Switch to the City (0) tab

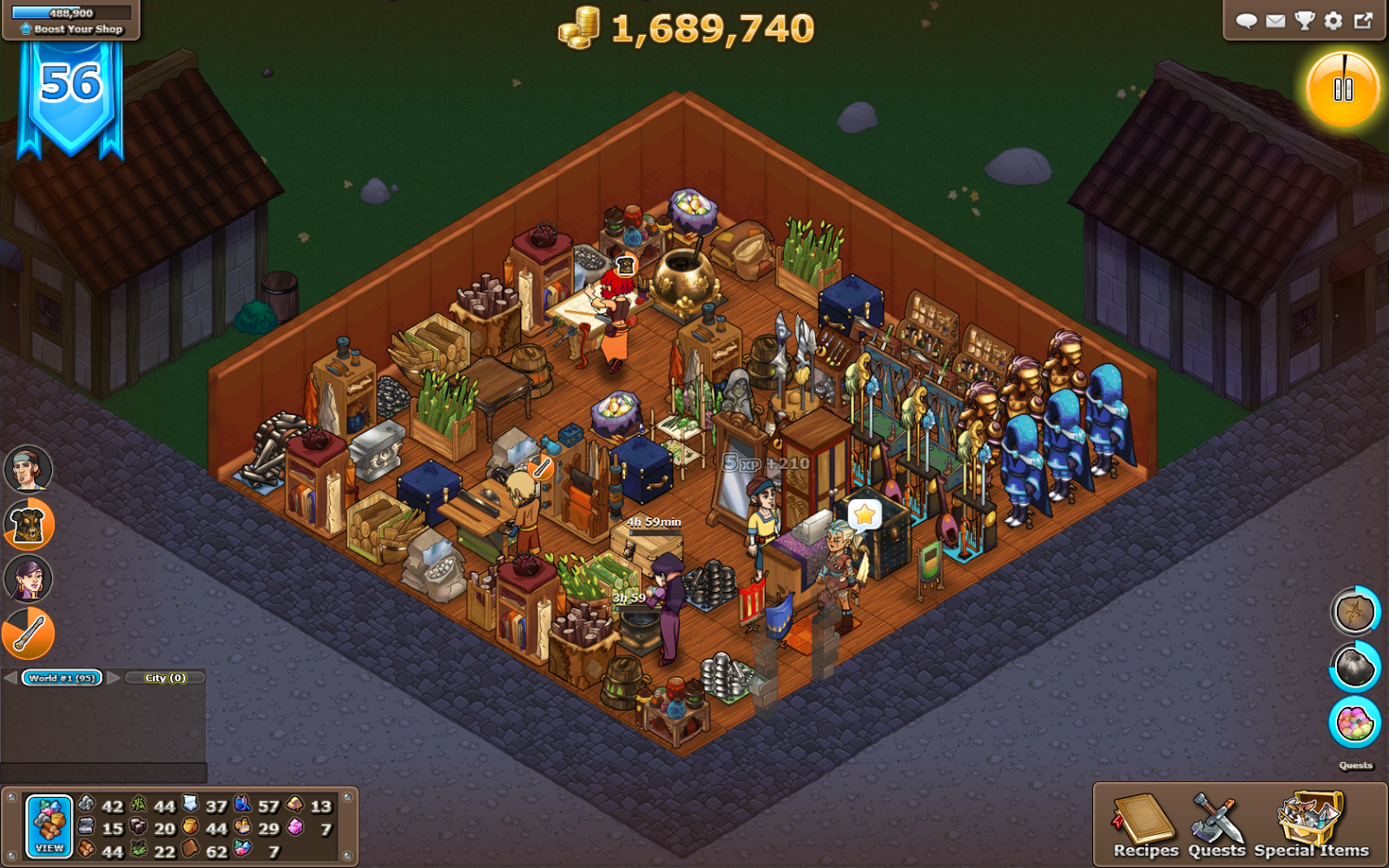point(163,677)
